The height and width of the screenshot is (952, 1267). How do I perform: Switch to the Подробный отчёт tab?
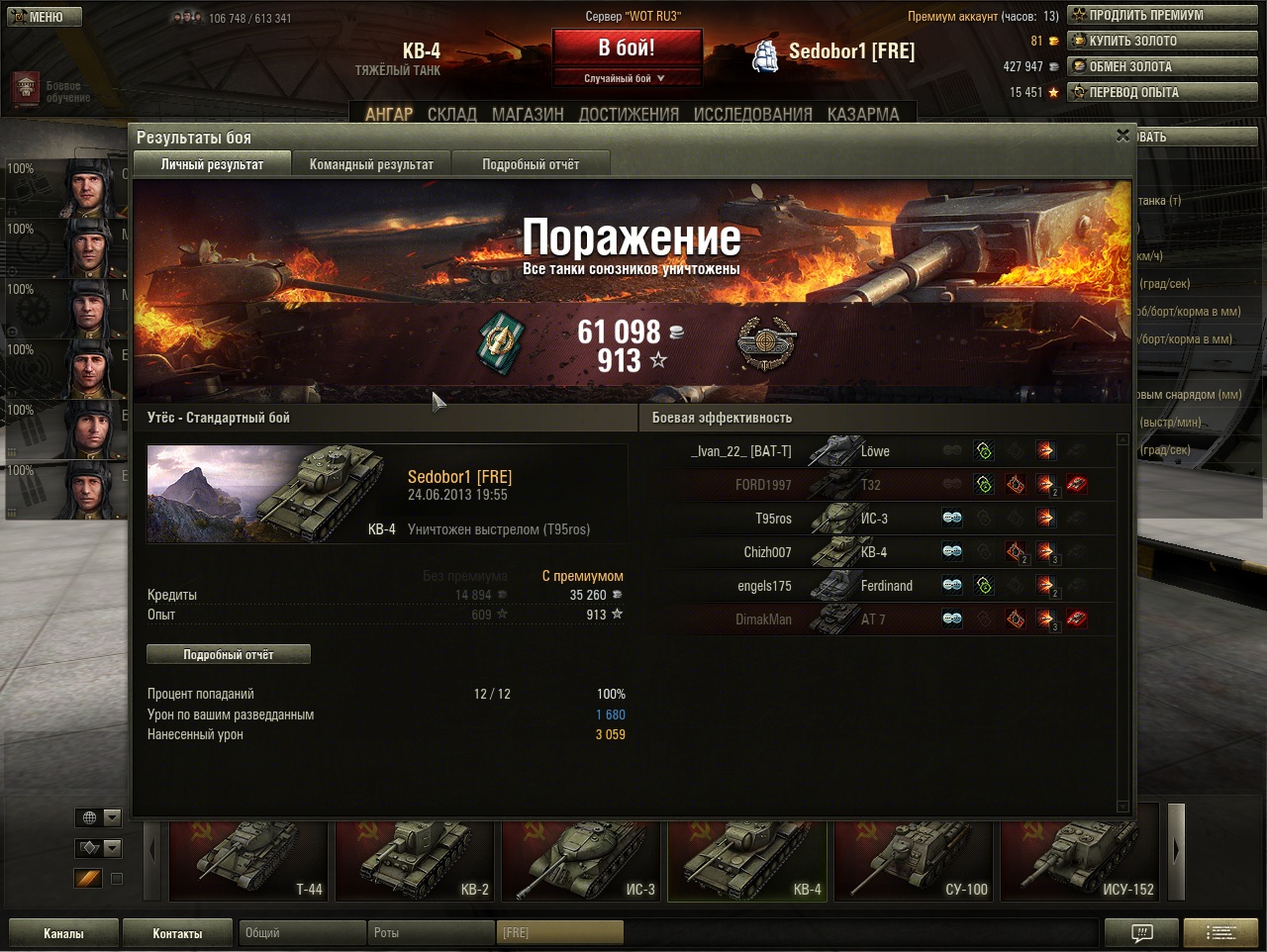[531, 164]
